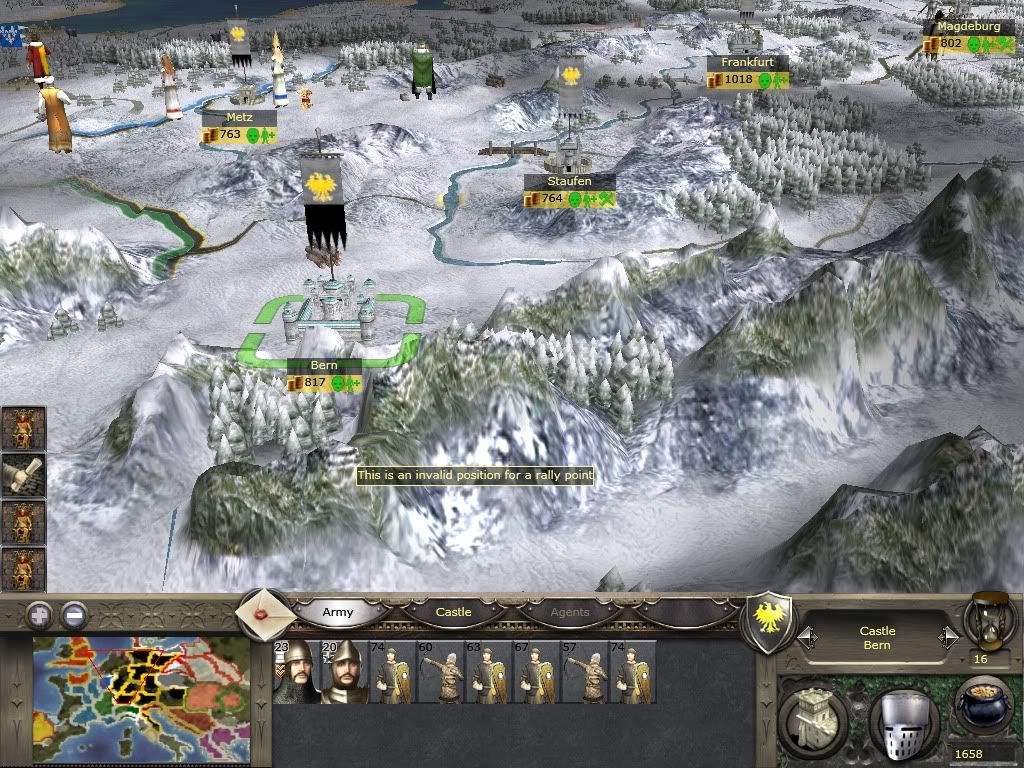
Task: Select the spearman unit card showing 67
Action: [536, 672]
